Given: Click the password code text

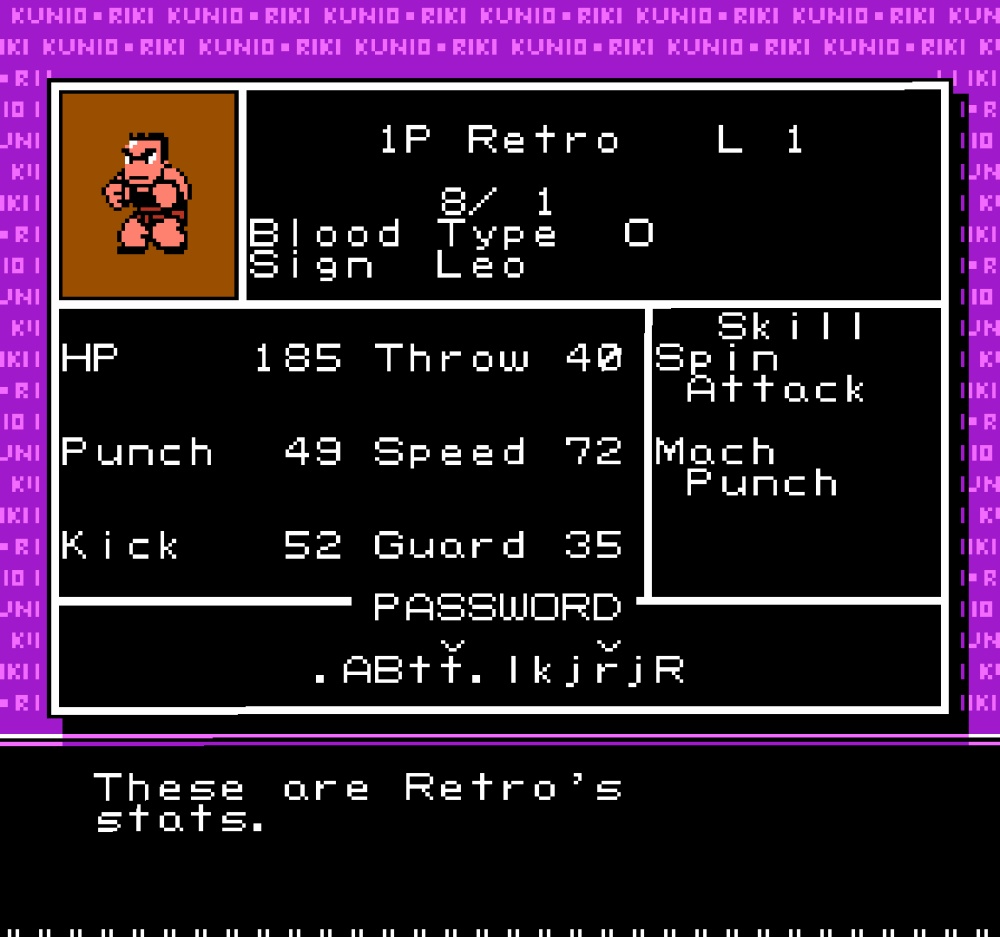Looking at the screenshot, I should click(498, 666).
